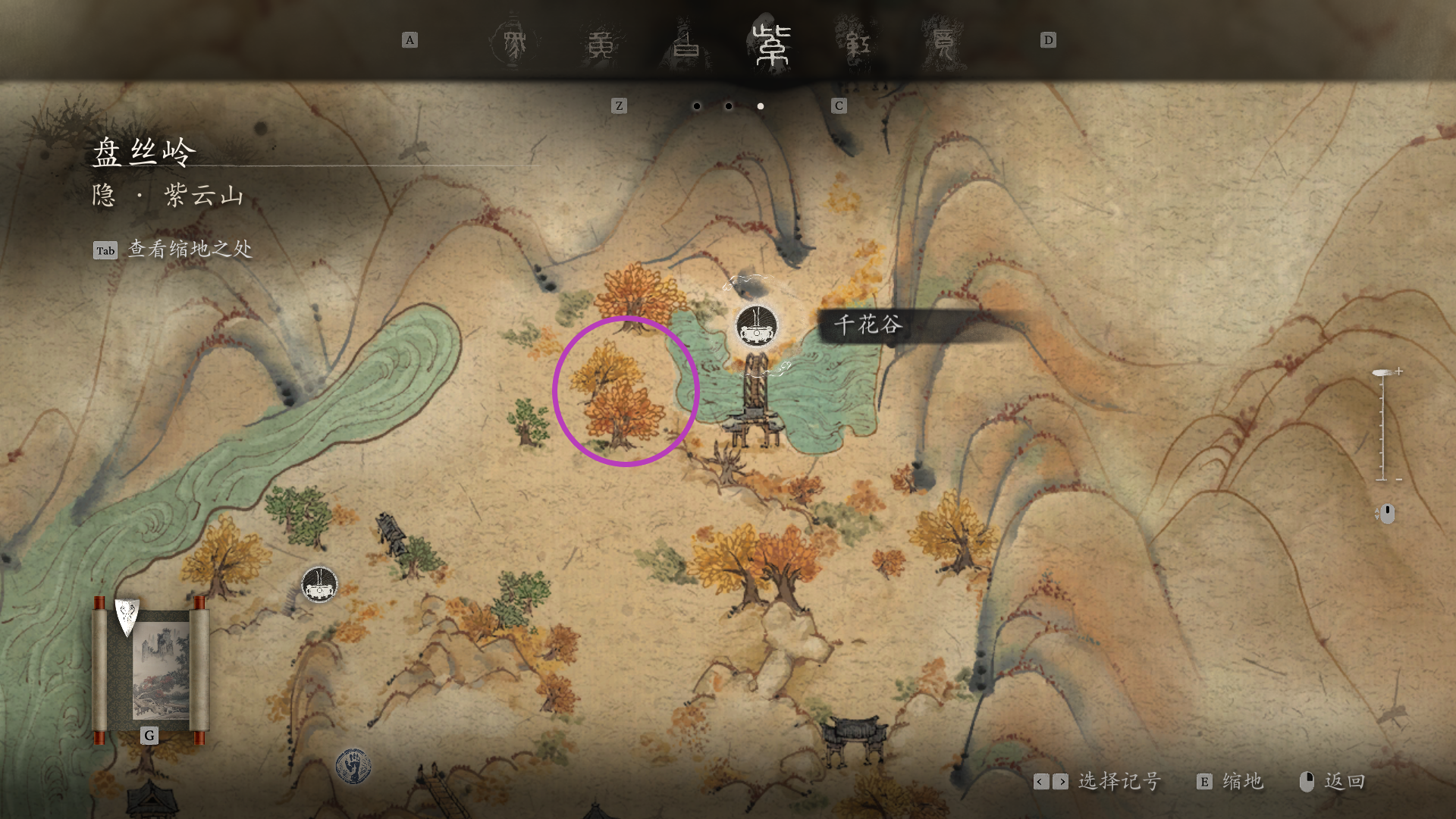
Task: Click the shrine marker without a name label
Action: coord(319,584)
